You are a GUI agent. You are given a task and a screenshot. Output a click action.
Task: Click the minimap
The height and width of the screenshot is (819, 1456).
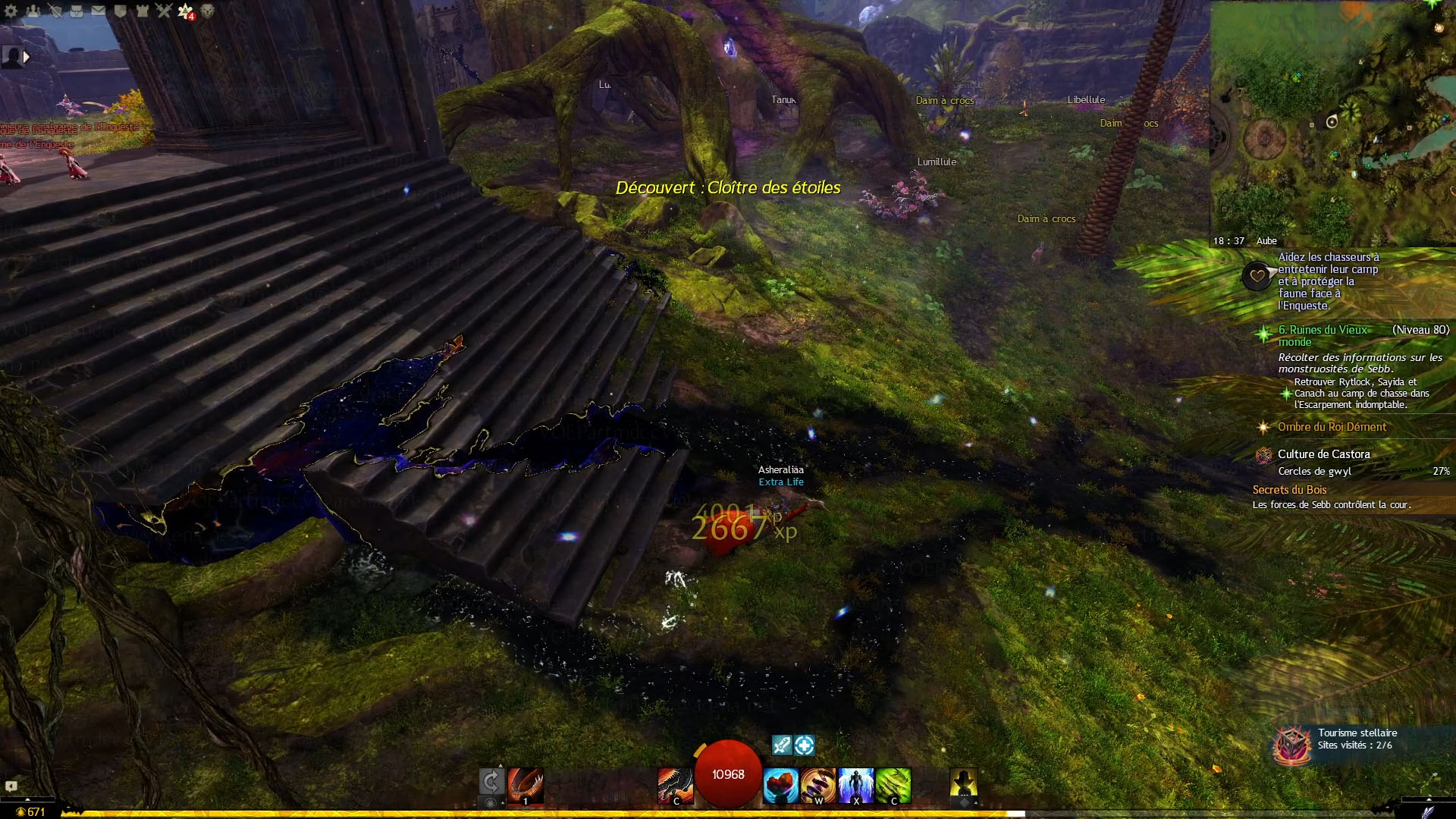click(1332, 121)
